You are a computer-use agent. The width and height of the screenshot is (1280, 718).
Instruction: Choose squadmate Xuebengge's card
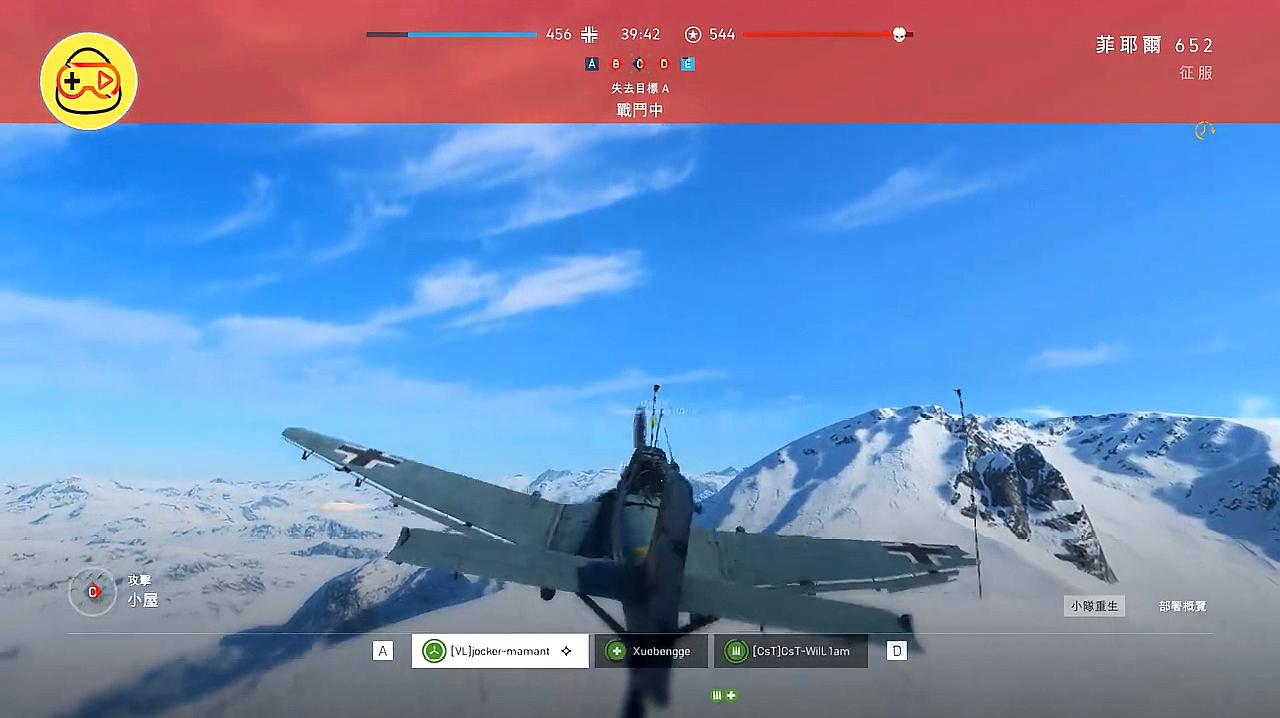pyautogui.click(x=651, y=651)
